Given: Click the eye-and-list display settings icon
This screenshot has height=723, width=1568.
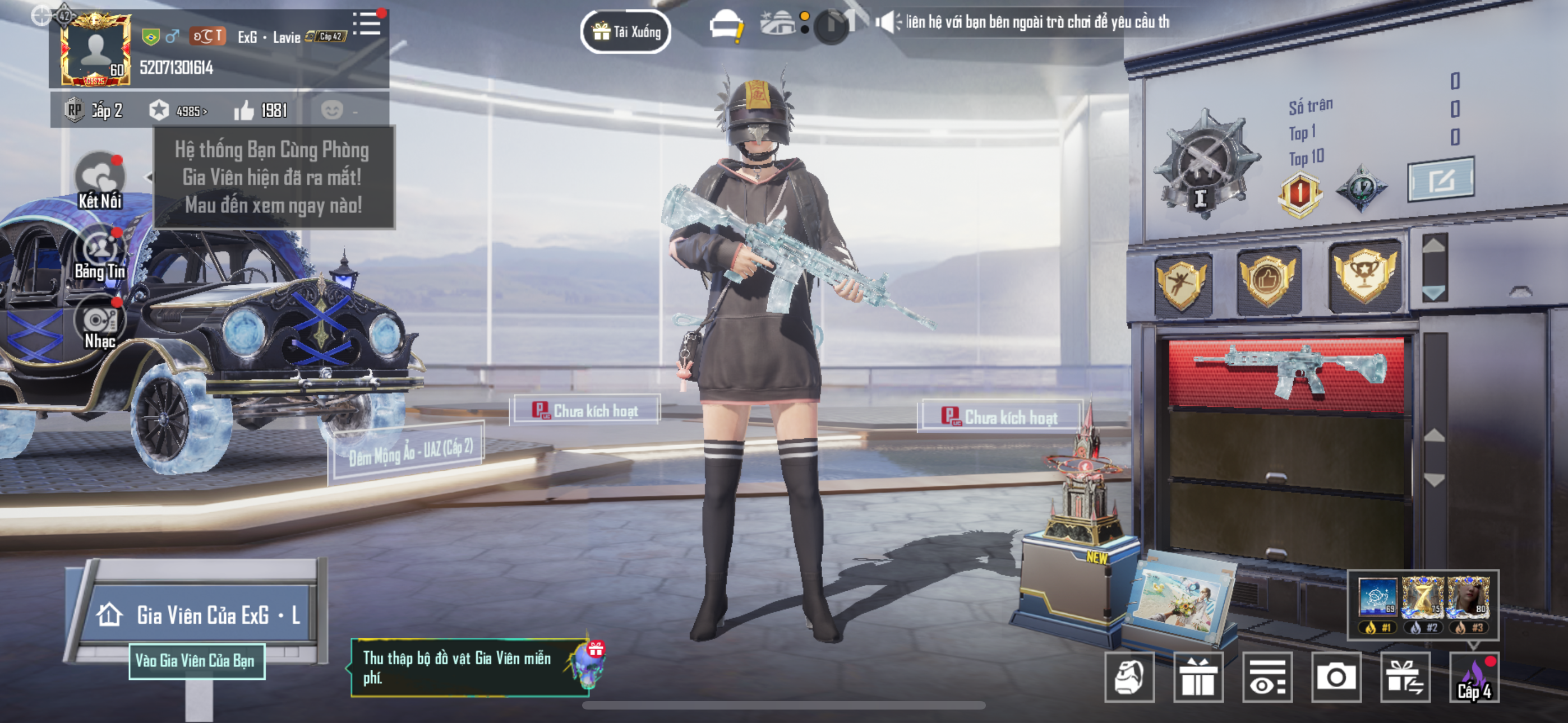Looking at the screenshot, I should (x=1267, y=676).
